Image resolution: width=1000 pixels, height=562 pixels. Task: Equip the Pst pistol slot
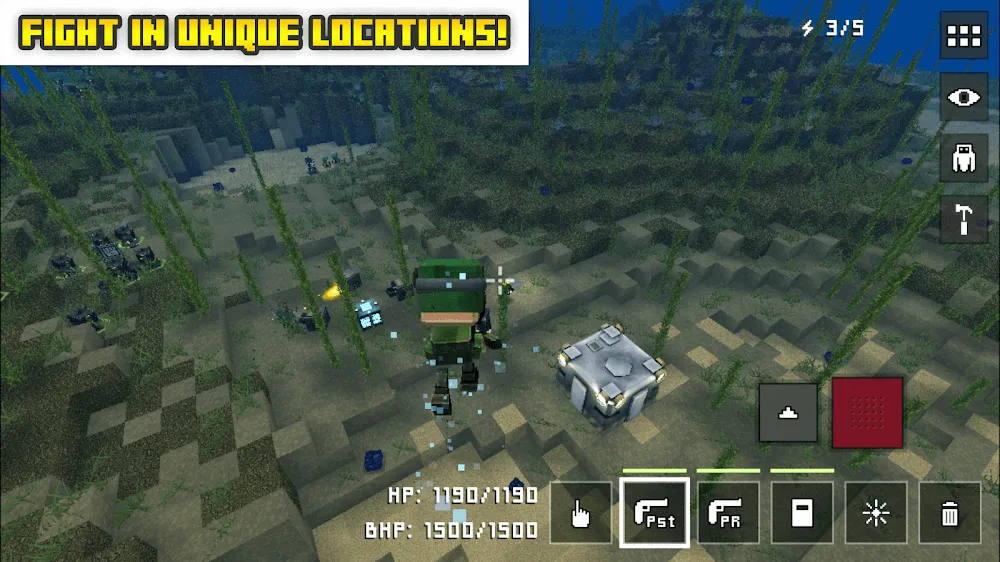point(654,513)
